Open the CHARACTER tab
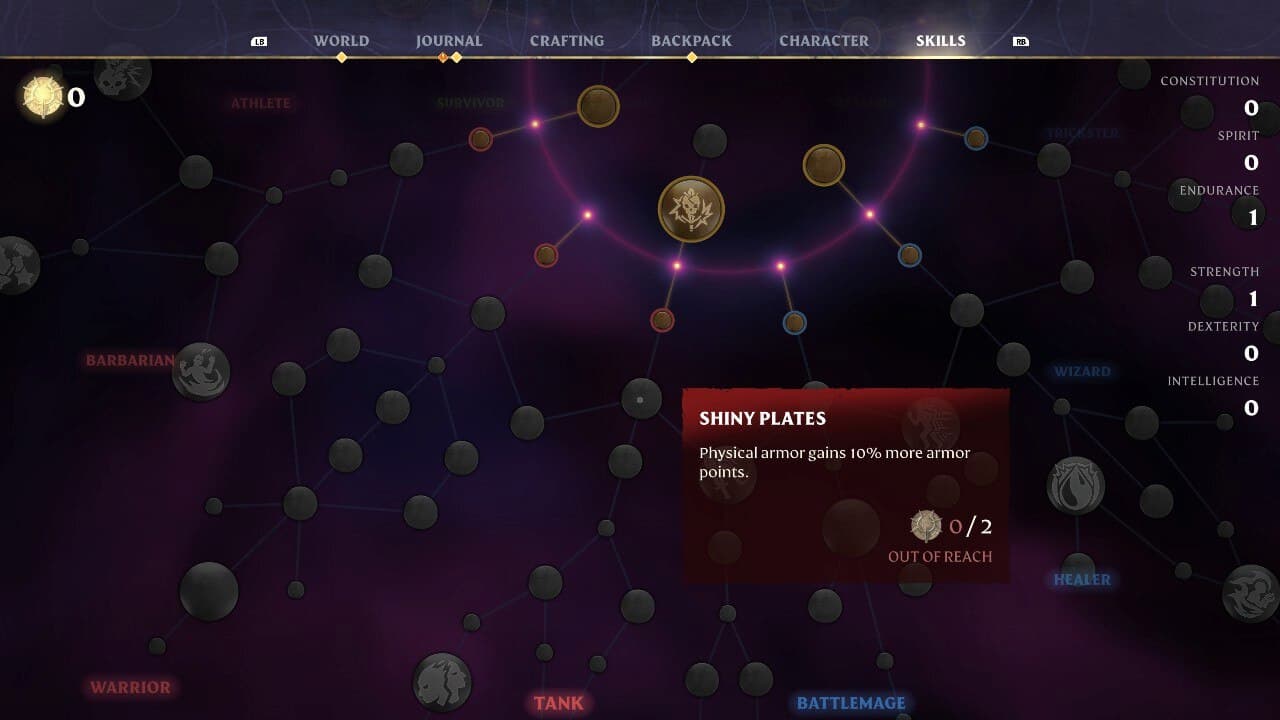Viewport: 1280px width, 720px height. click(x=824, y=40)
